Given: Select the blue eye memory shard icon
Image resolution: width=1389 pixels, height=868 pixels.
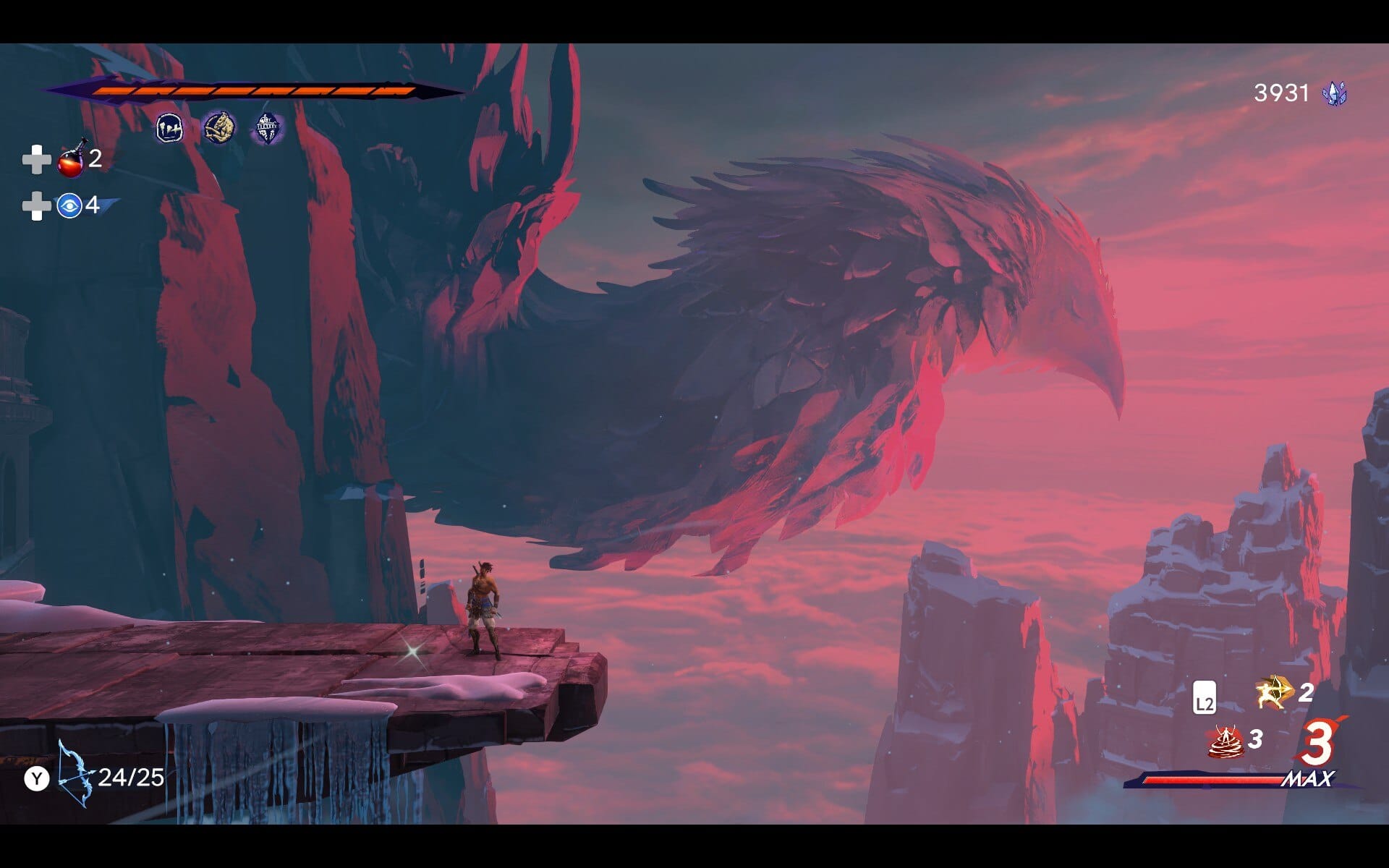Looking at the screenshot, I should pos(69,206).
